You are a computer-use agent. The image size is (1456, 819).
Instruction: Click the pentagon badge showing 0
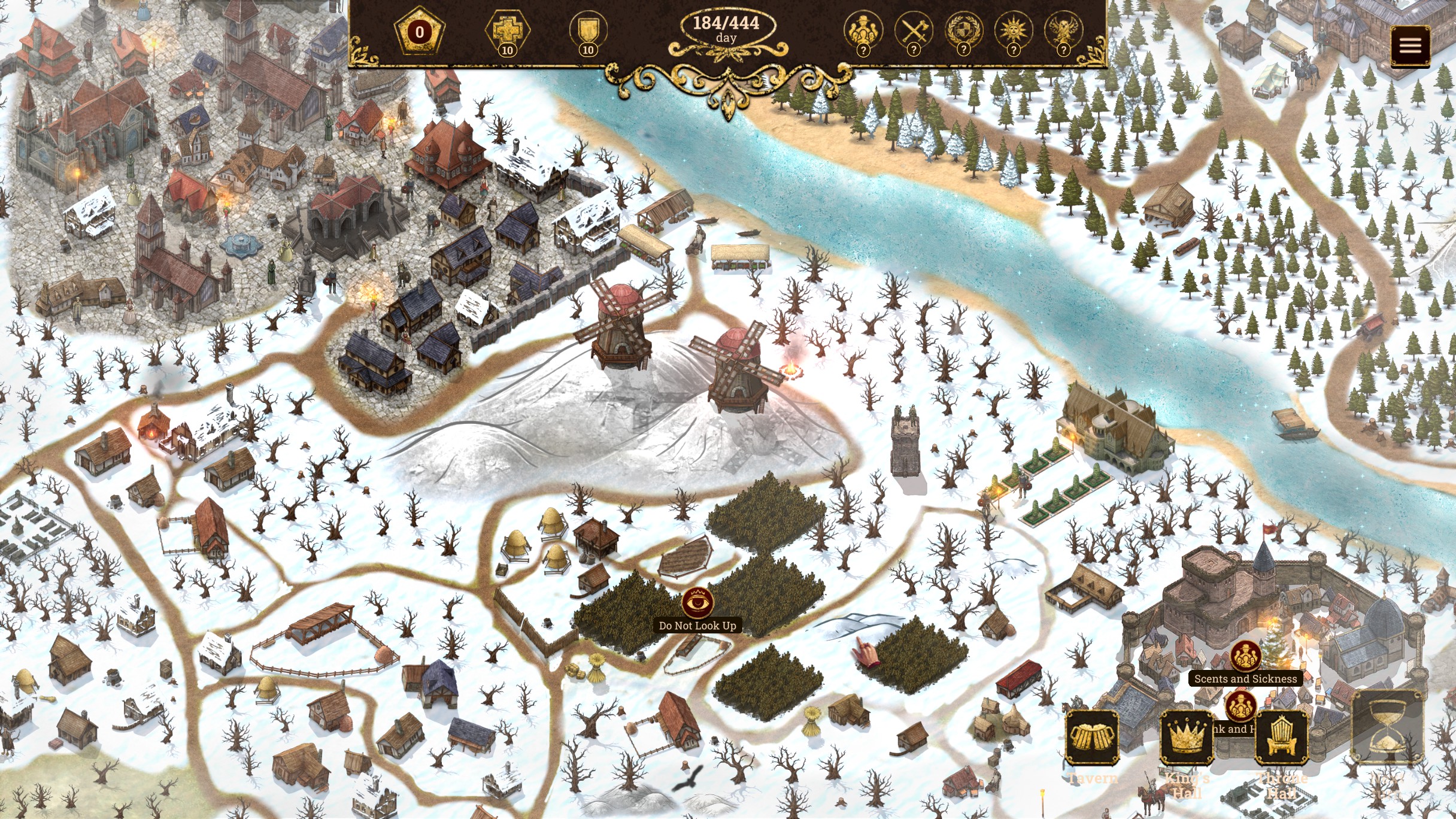coord(419,31)
